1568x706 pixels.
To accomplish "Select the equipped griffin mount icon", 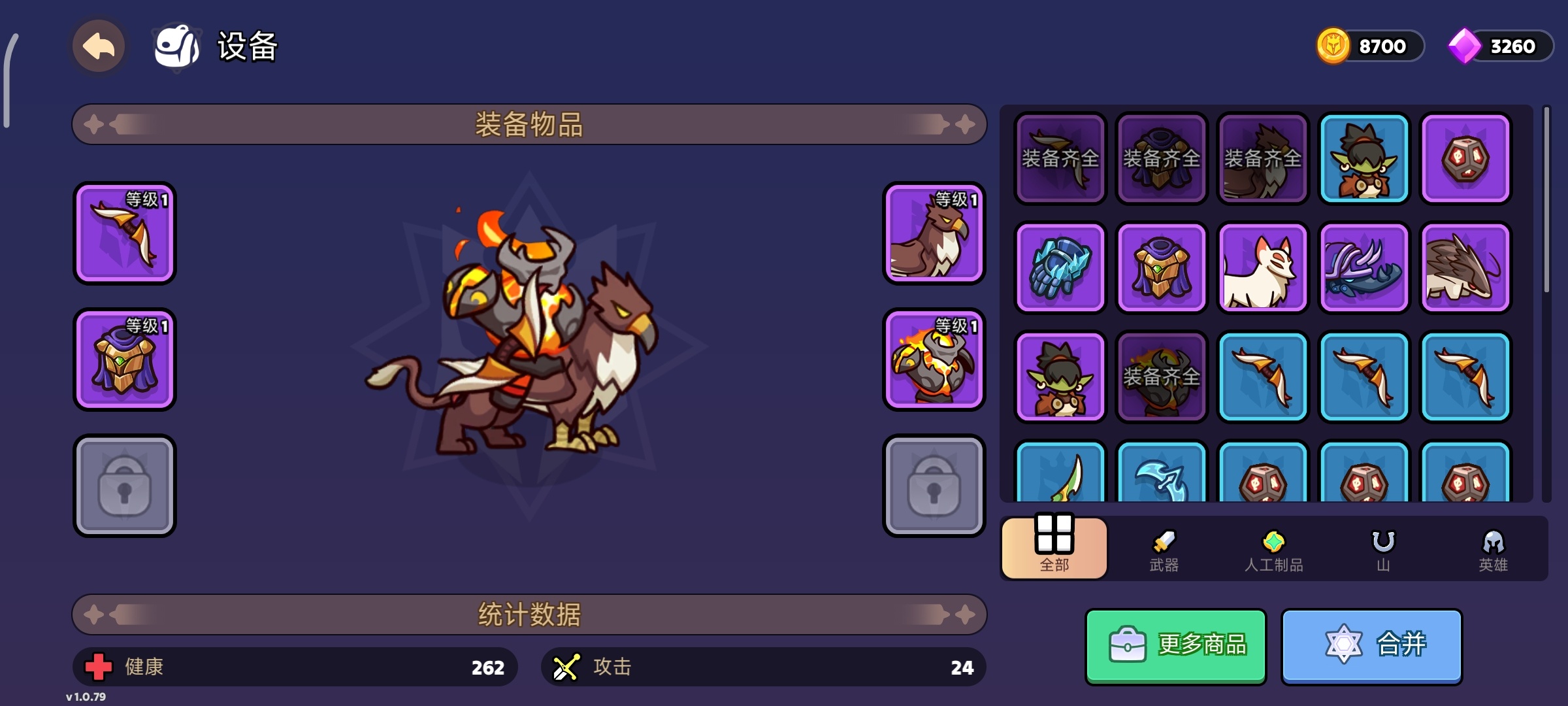I will click(x=934, y=233).
